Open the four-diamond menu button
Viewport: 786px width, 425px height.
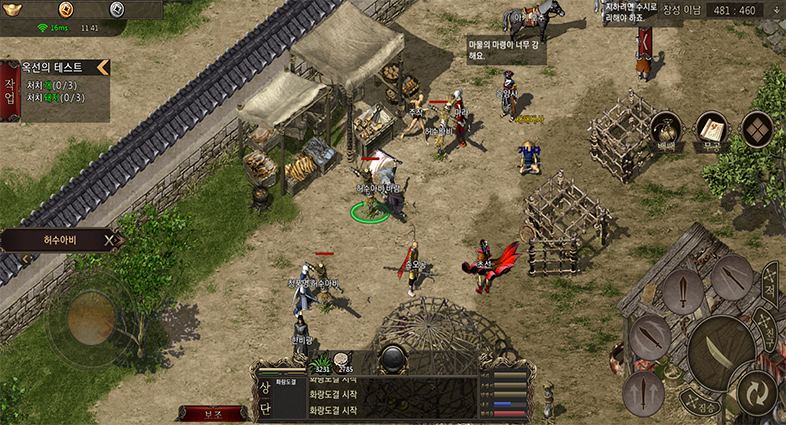(758, 129)
